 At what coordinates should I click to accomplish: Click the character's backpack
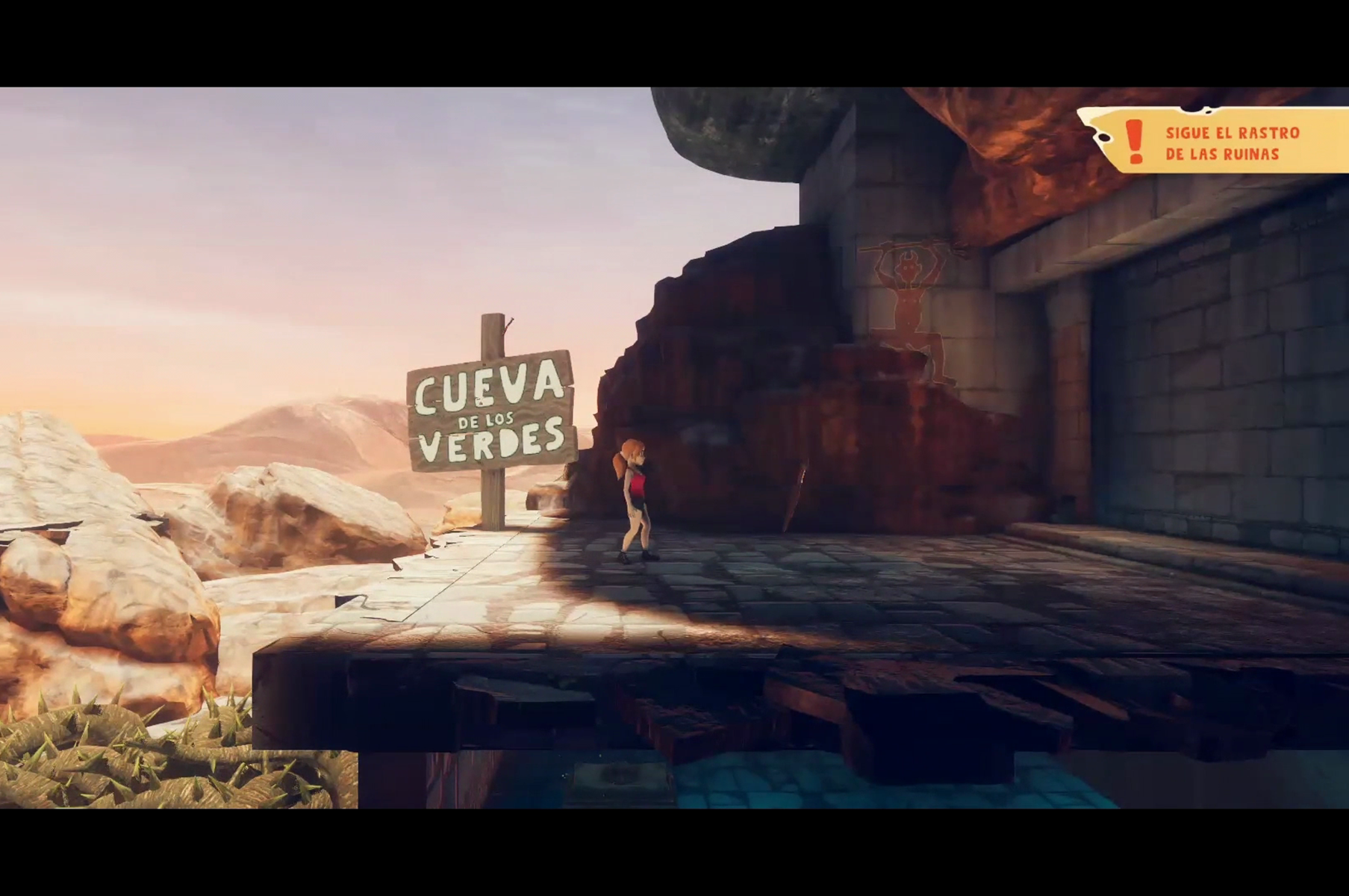click(626, 485)
